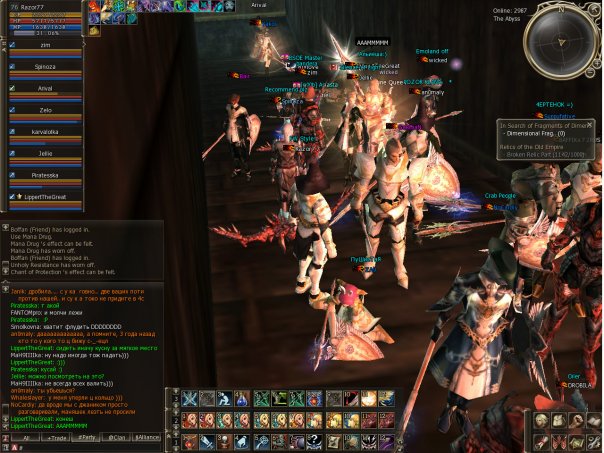The width and height of the screenshot is (604, 453).
Task: Switch chat to the Trade tab
Action: point(56,438)
